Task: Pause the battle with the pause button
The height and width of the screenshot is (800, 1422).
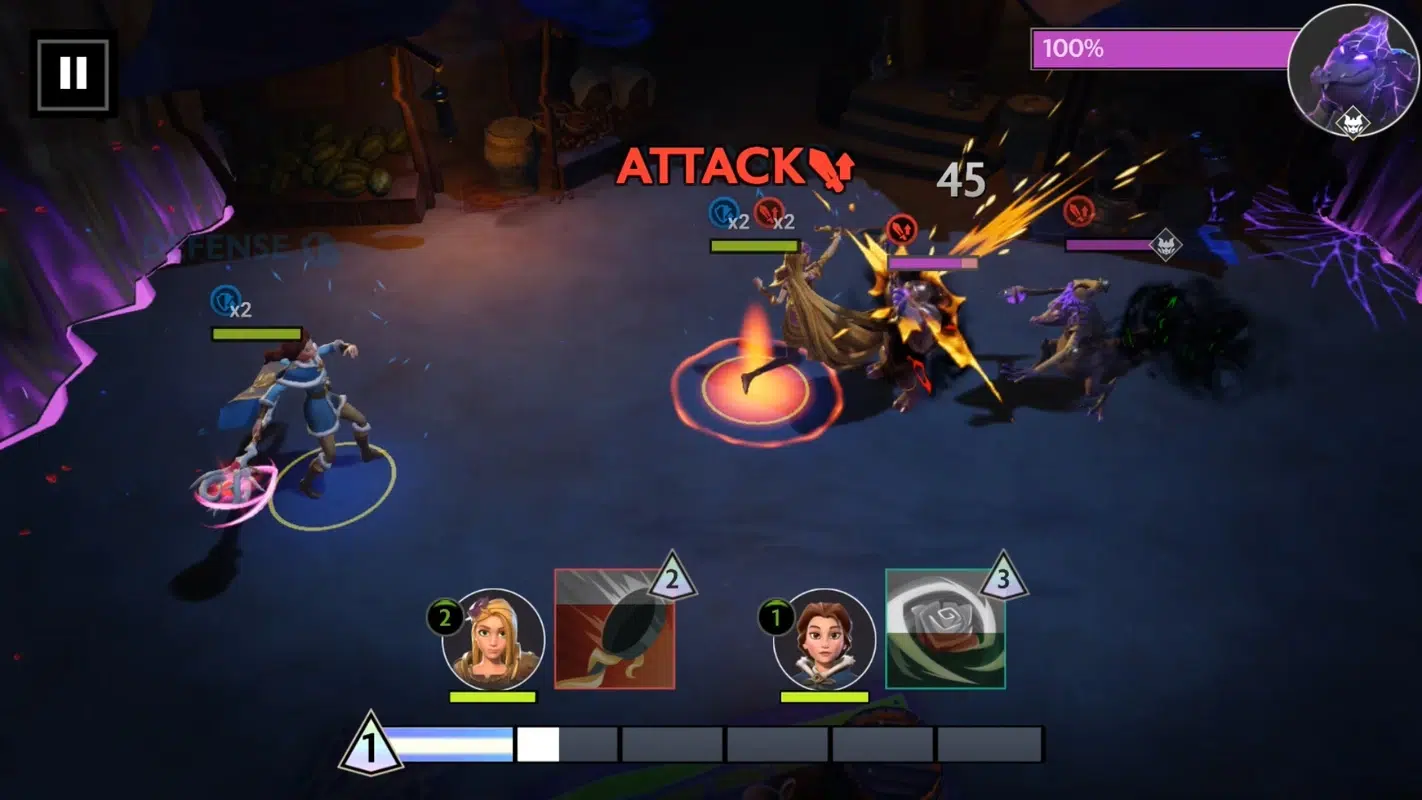Action: coord(73,73)
